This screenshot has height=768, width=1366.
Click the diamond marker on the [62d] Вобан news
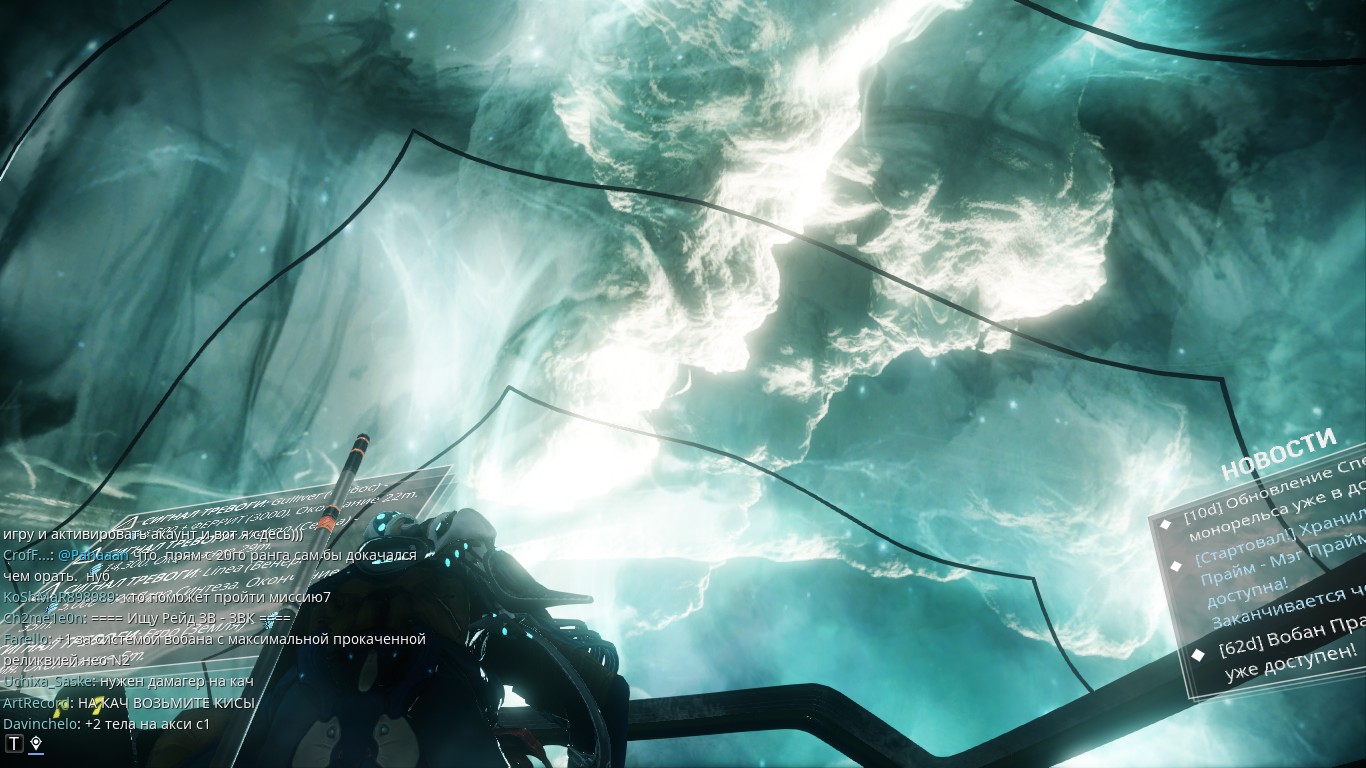pyautogui.click(x=1199, y=653)
